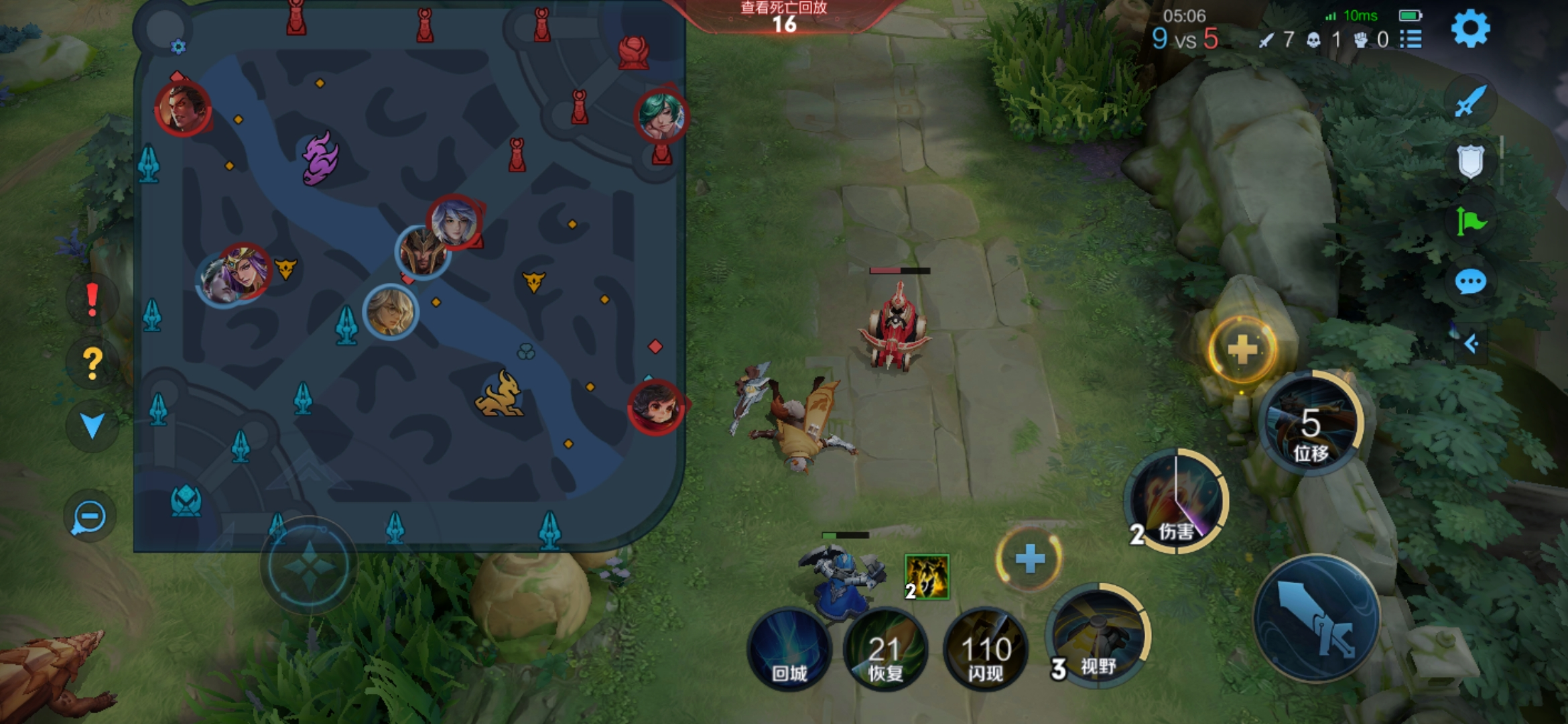Upgrade skill with the gold plus button
Screen dimensions: 1568x724
pyautogui.click(x=1242, y=349)
